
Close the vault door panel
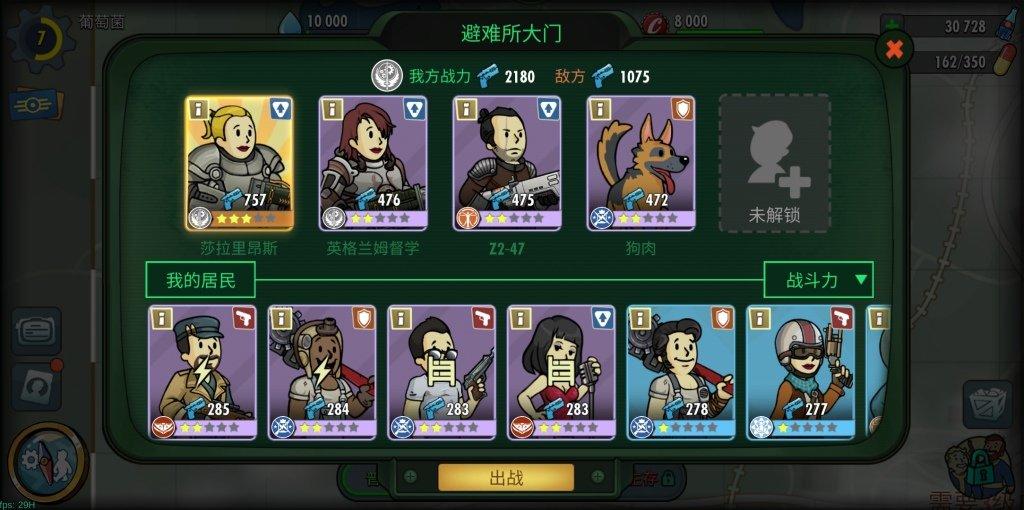894,48
